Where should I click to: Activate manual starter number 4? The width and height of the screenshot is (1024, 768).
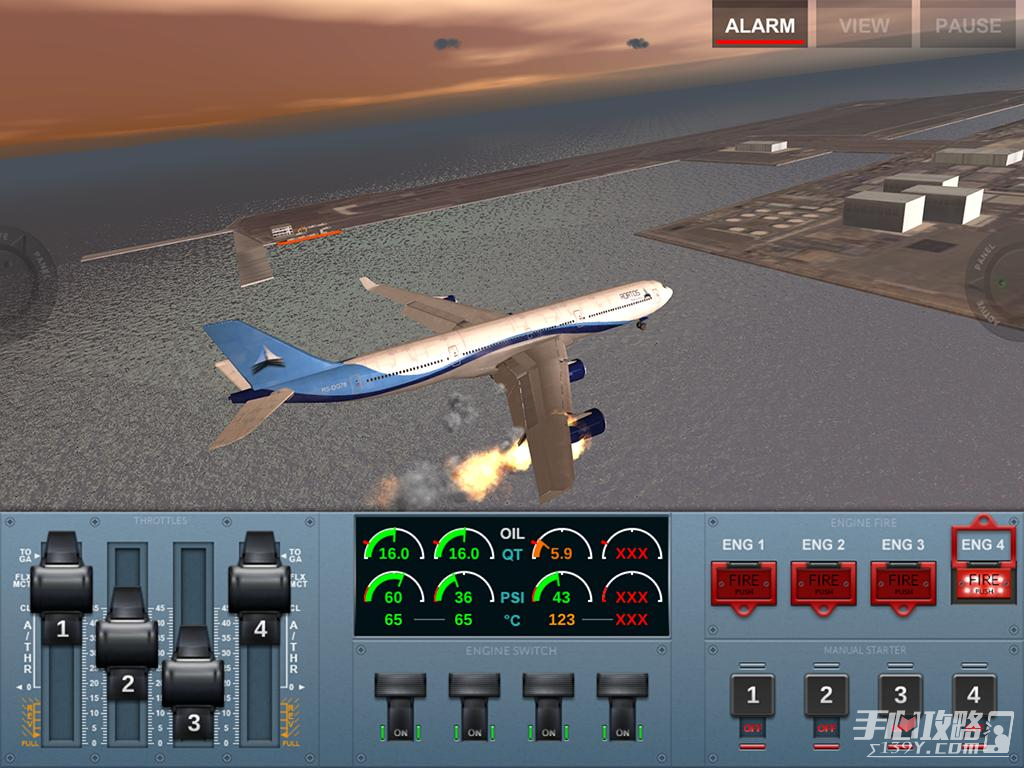pyautogui.click(x=974, y=696)
